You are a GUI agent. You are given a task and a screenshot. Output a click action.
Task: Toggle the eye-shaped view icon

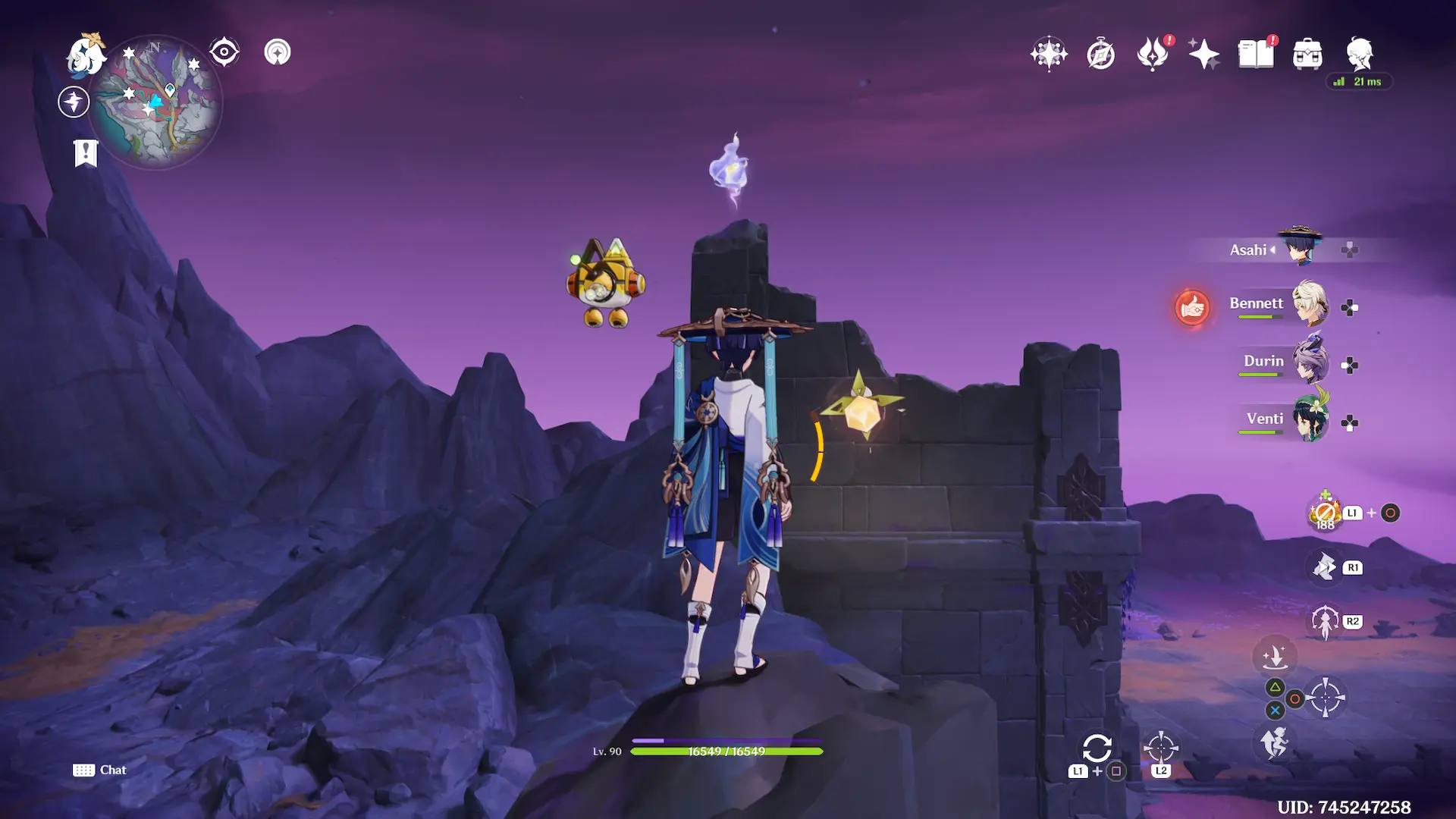pyautogui.click(x=224, y=52)
